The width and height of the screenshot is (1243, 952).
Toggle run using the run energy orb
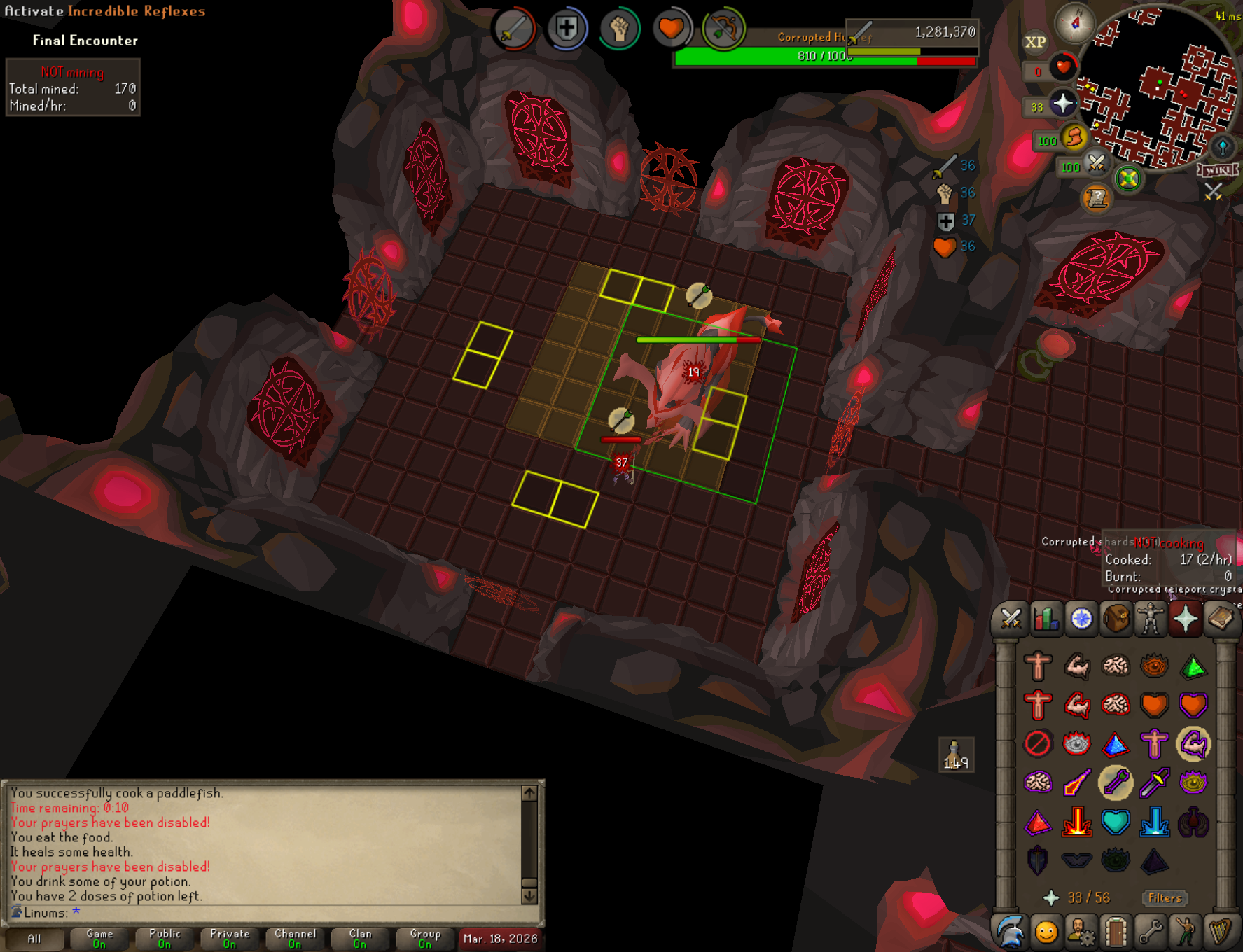[x=1073, y=138]
